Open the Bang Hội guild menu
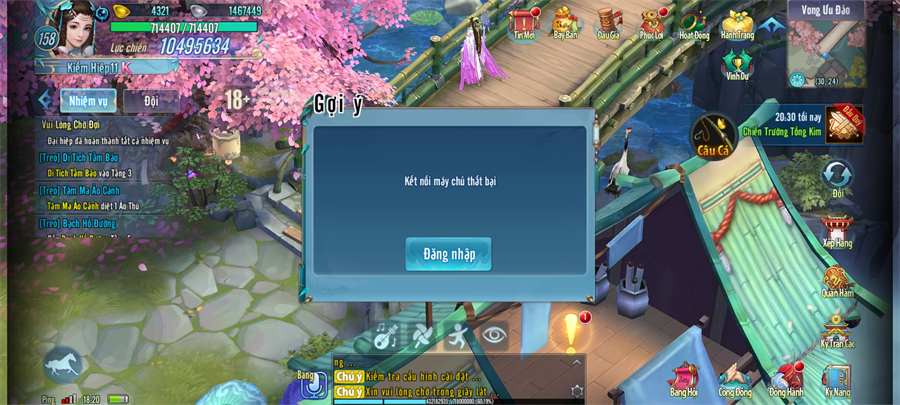The height and width of the screenshot is (405, 900). click(684, 379)
